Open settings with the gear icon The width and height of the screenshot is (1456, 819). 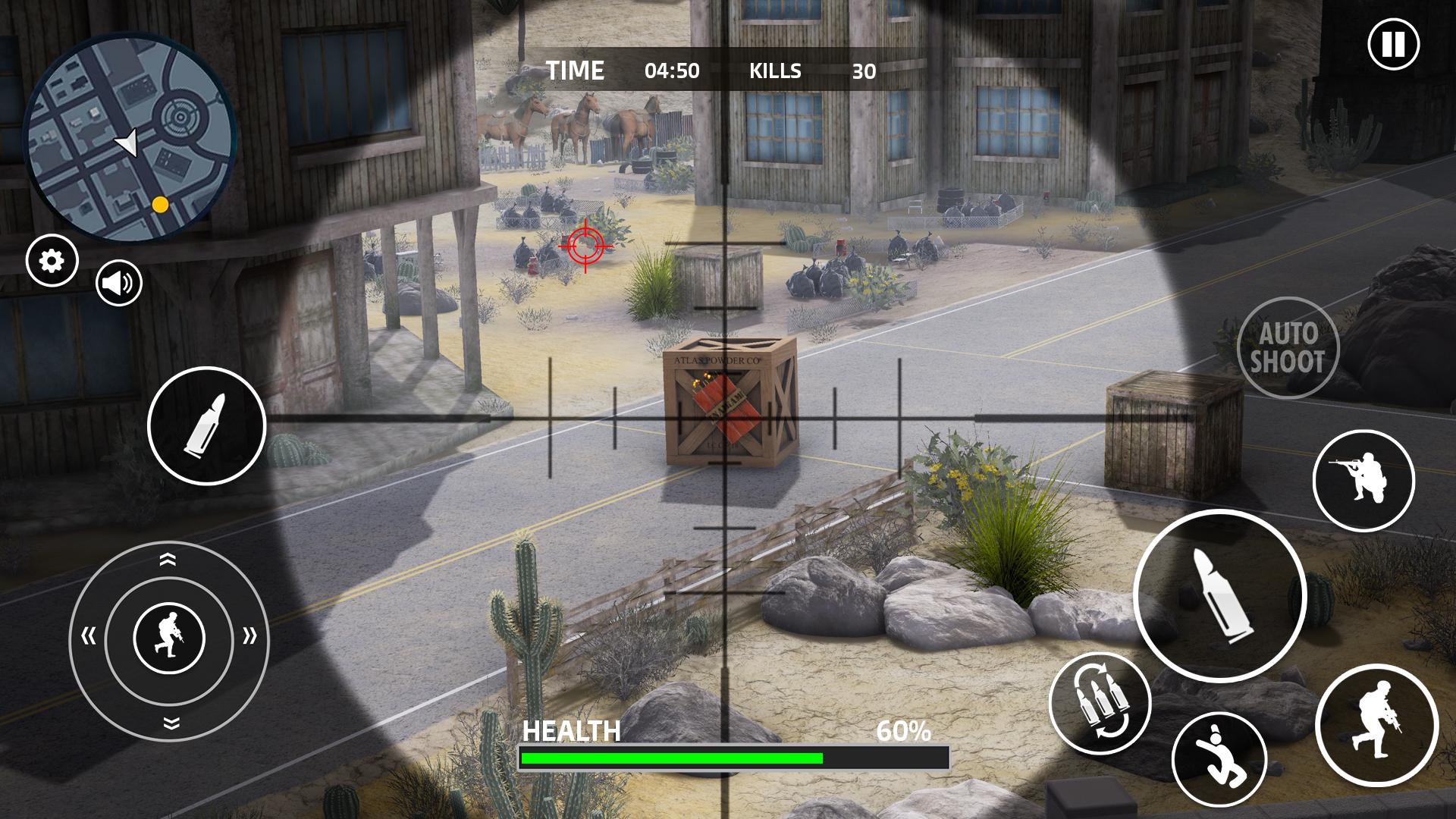[52, 261]
